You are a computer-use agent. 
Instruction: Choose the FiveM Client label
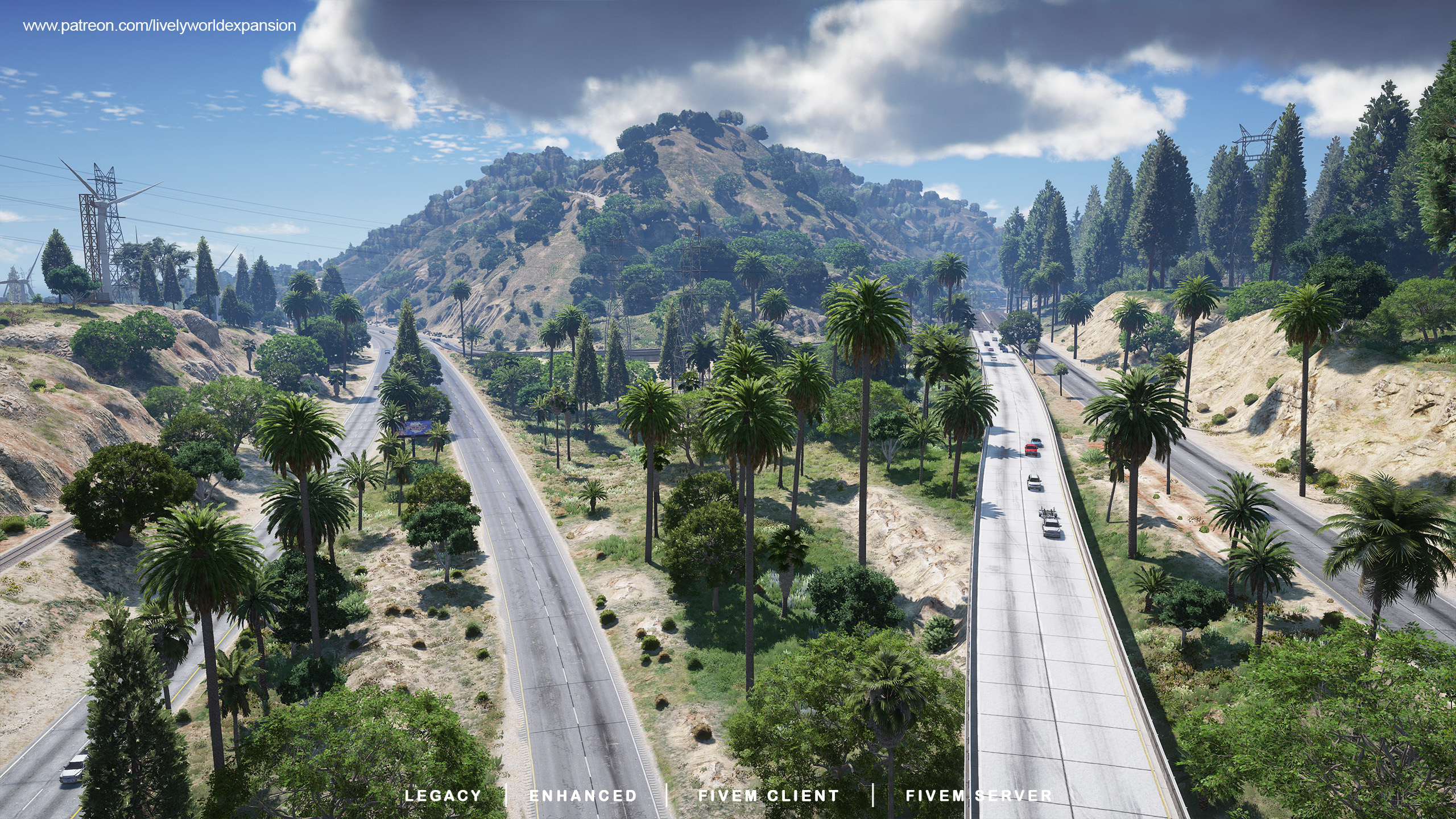point(768,796)
